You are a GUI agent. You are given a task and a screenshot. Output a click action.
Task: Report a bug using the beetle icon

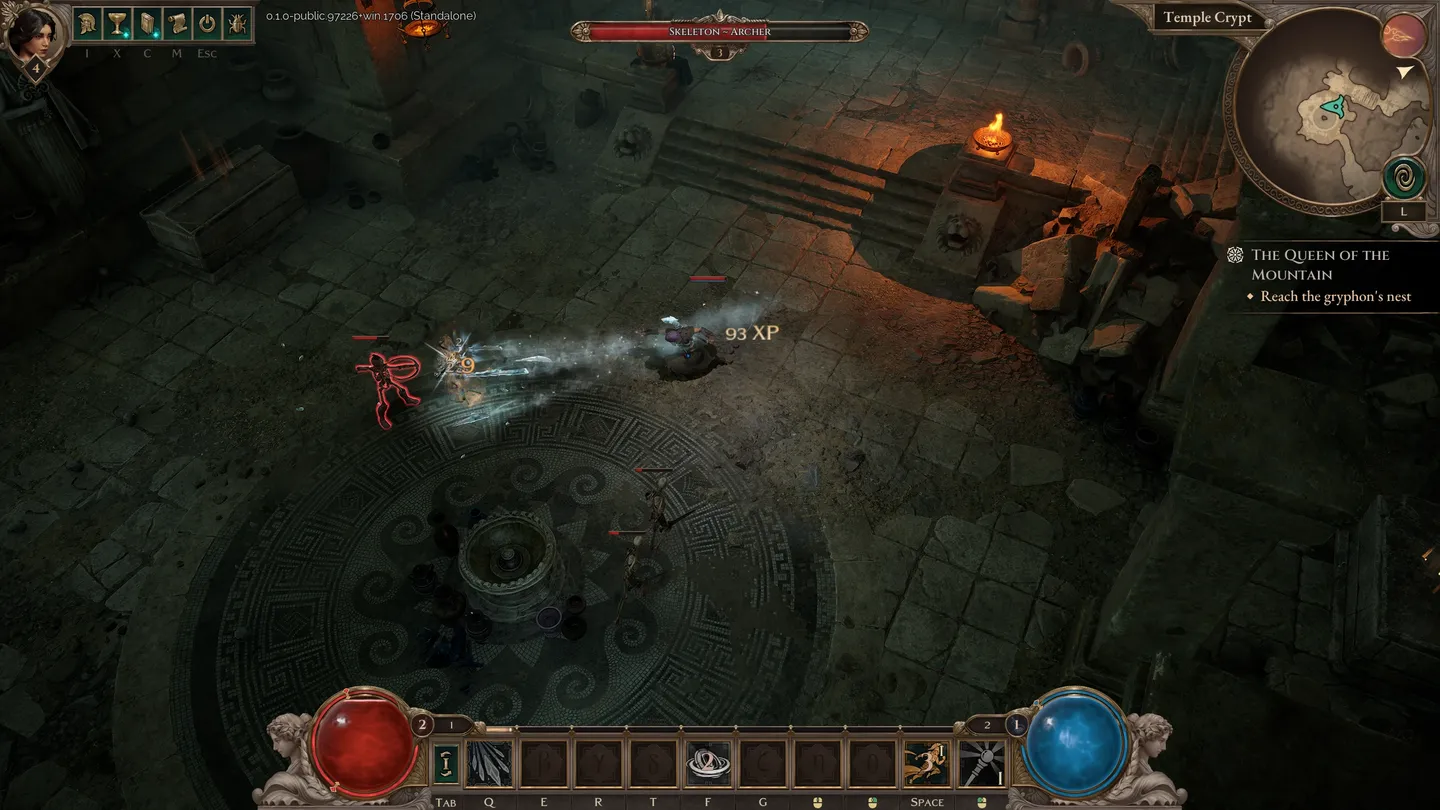[x=237, y=24]
